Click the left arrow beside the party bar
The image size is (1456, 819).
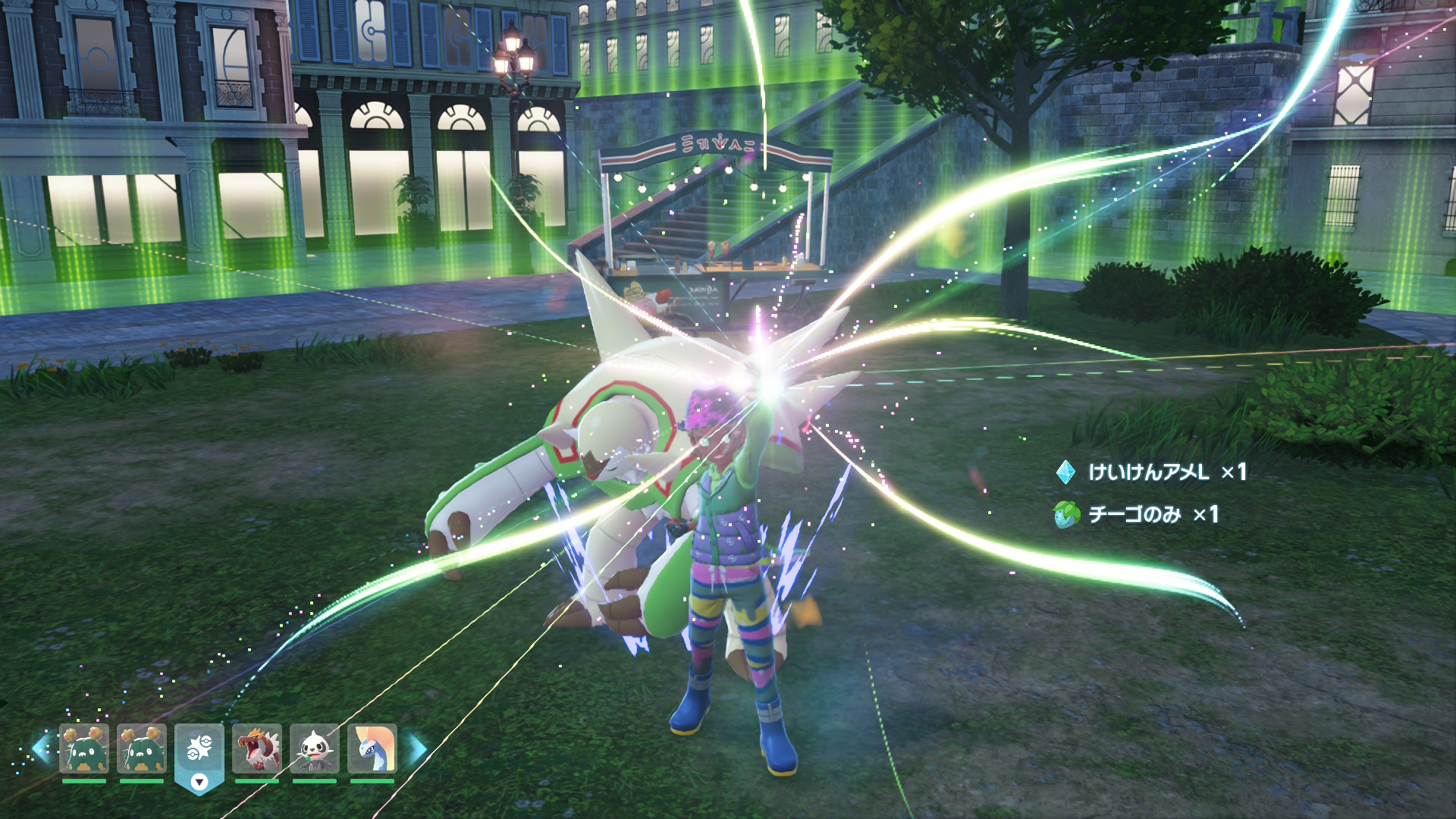pyautogui.click(x=41, y=748)
